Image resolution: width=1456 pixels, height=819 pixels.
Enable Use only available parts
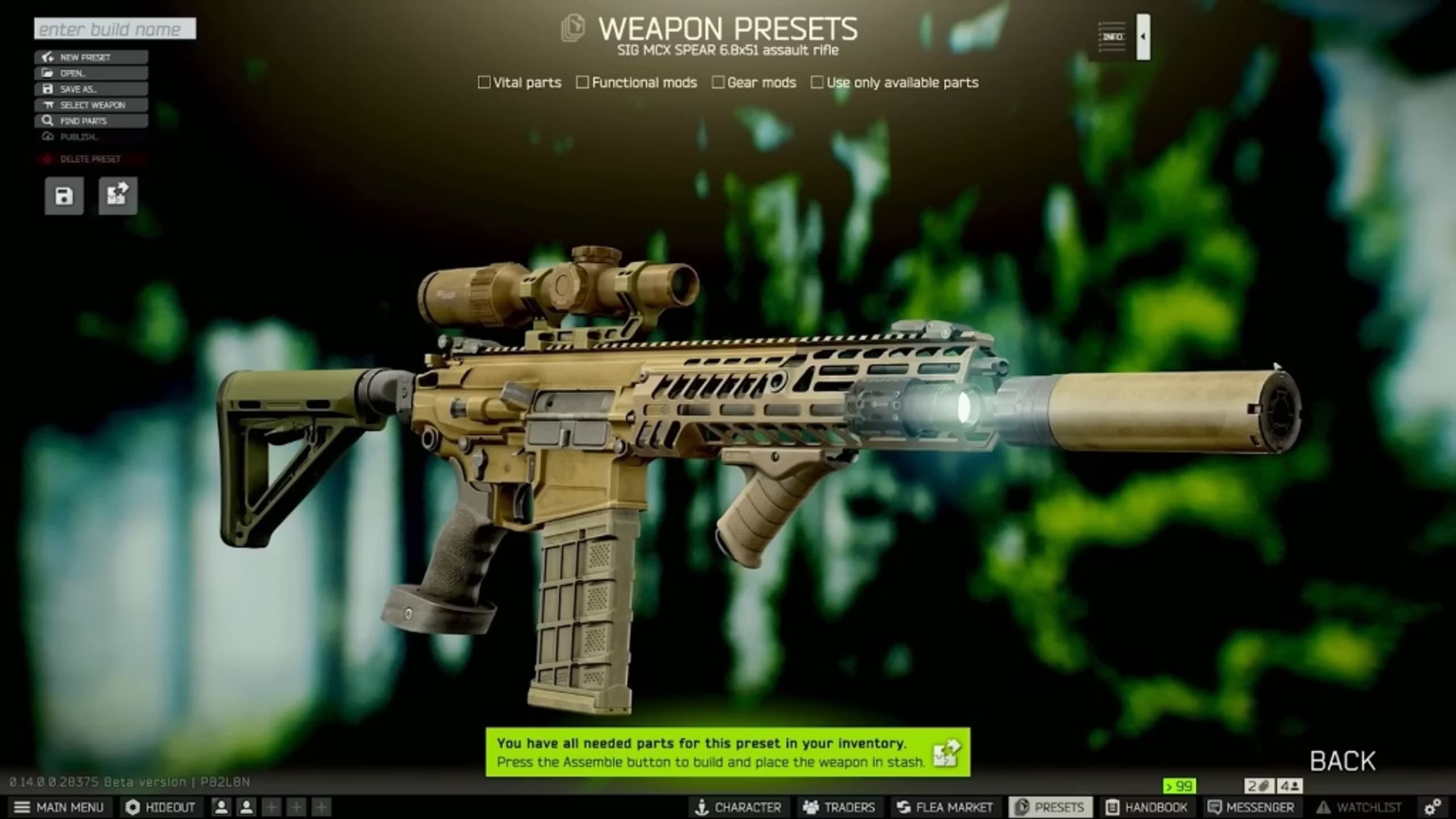tap(817, 83)
